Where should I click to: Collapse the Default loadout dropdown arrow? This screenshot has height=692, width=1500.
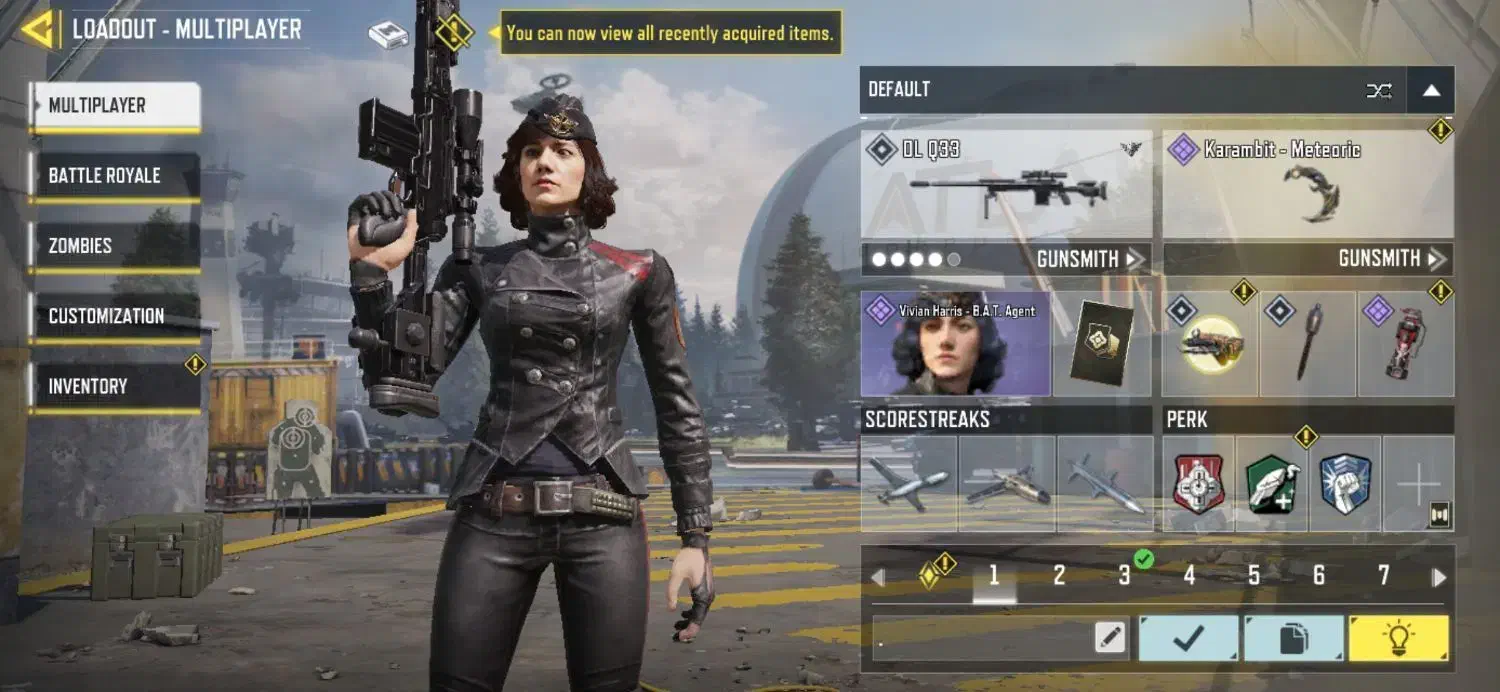1431,90
